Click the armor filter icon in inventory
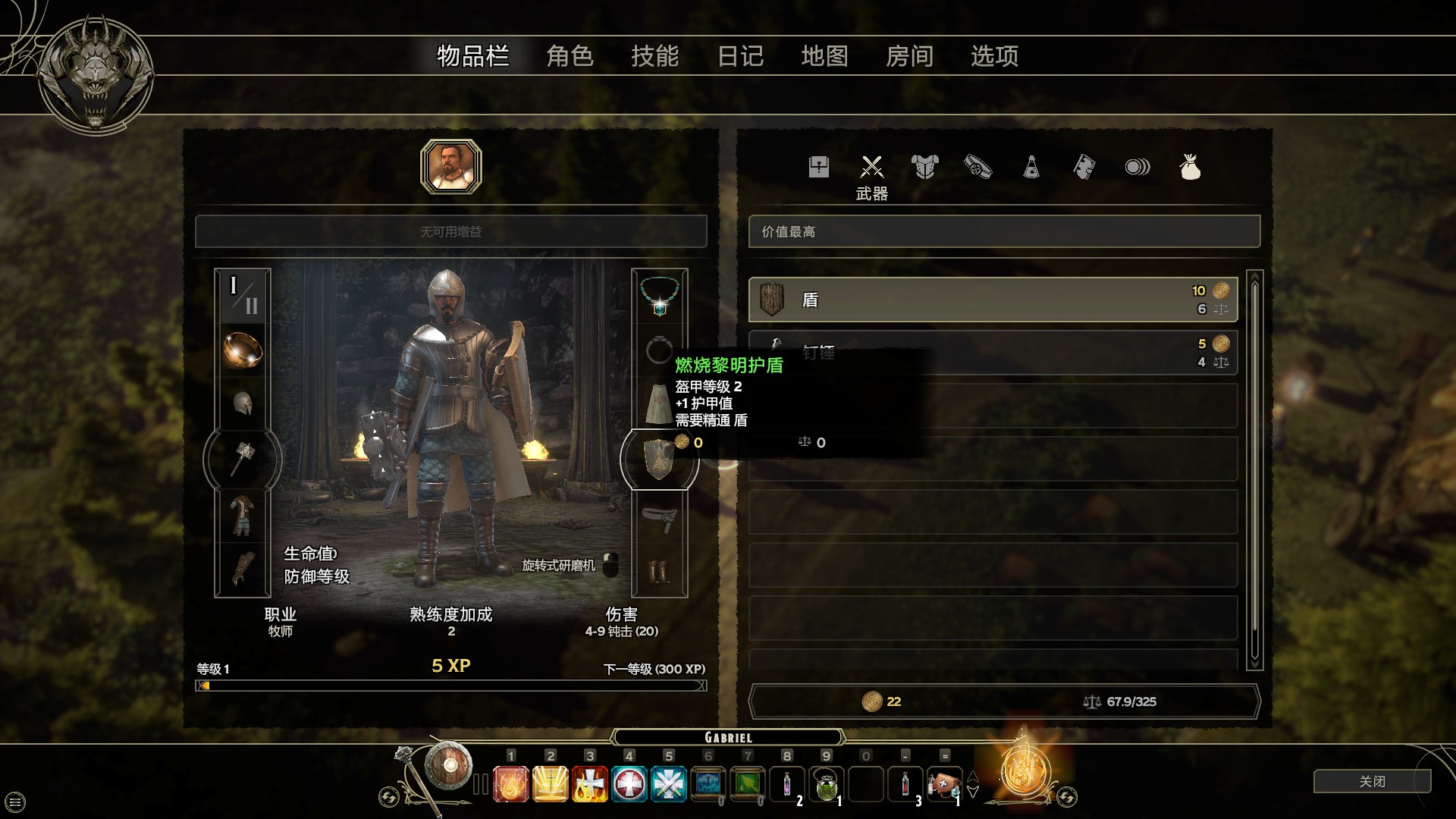The width and height of the screenshot is (1456, 819). 924,167
